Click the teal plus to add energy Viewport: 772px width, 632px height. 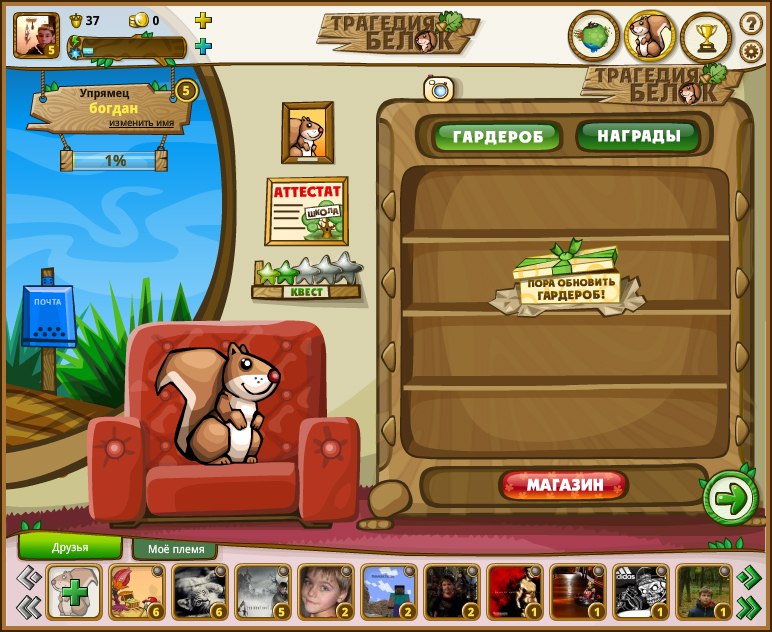click(x=203, y=46)
